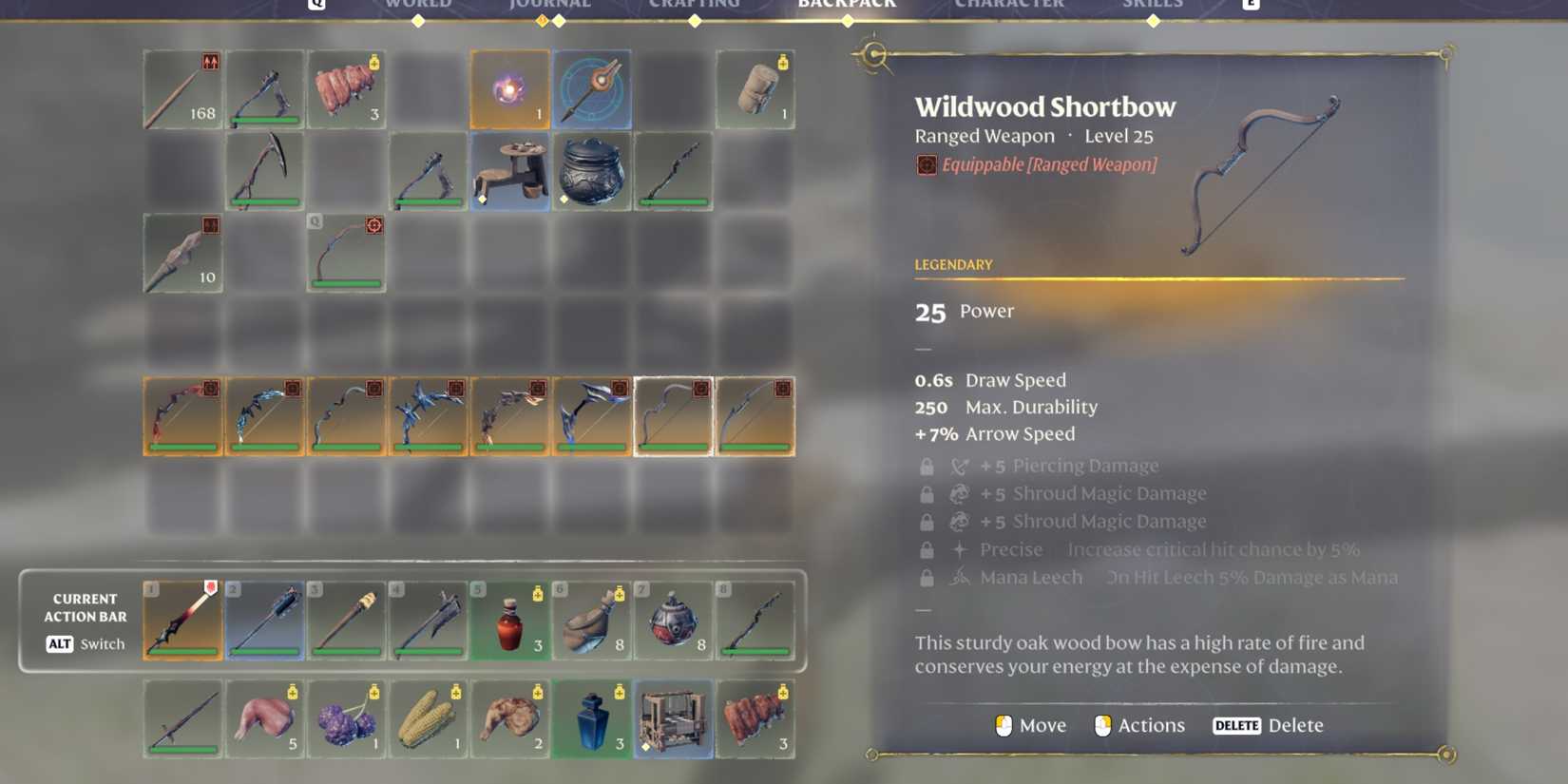This screenshot has width=1568, height=784.
Task: Unlock the Mana Leech affix padlock
Action: pyautogui.click(x=927, y=577)
